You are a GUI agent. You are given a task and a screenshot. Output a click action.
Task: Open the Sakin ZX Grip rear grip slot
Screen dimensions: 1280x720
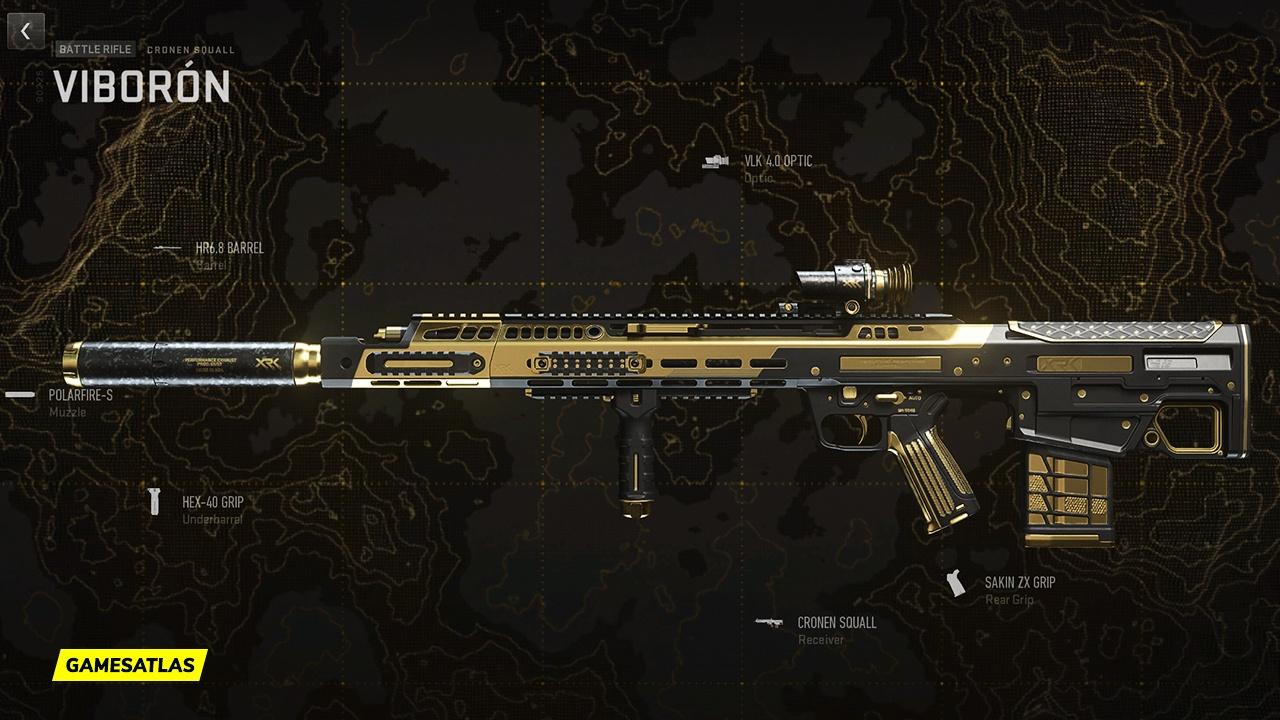[x=1019, y=582]
